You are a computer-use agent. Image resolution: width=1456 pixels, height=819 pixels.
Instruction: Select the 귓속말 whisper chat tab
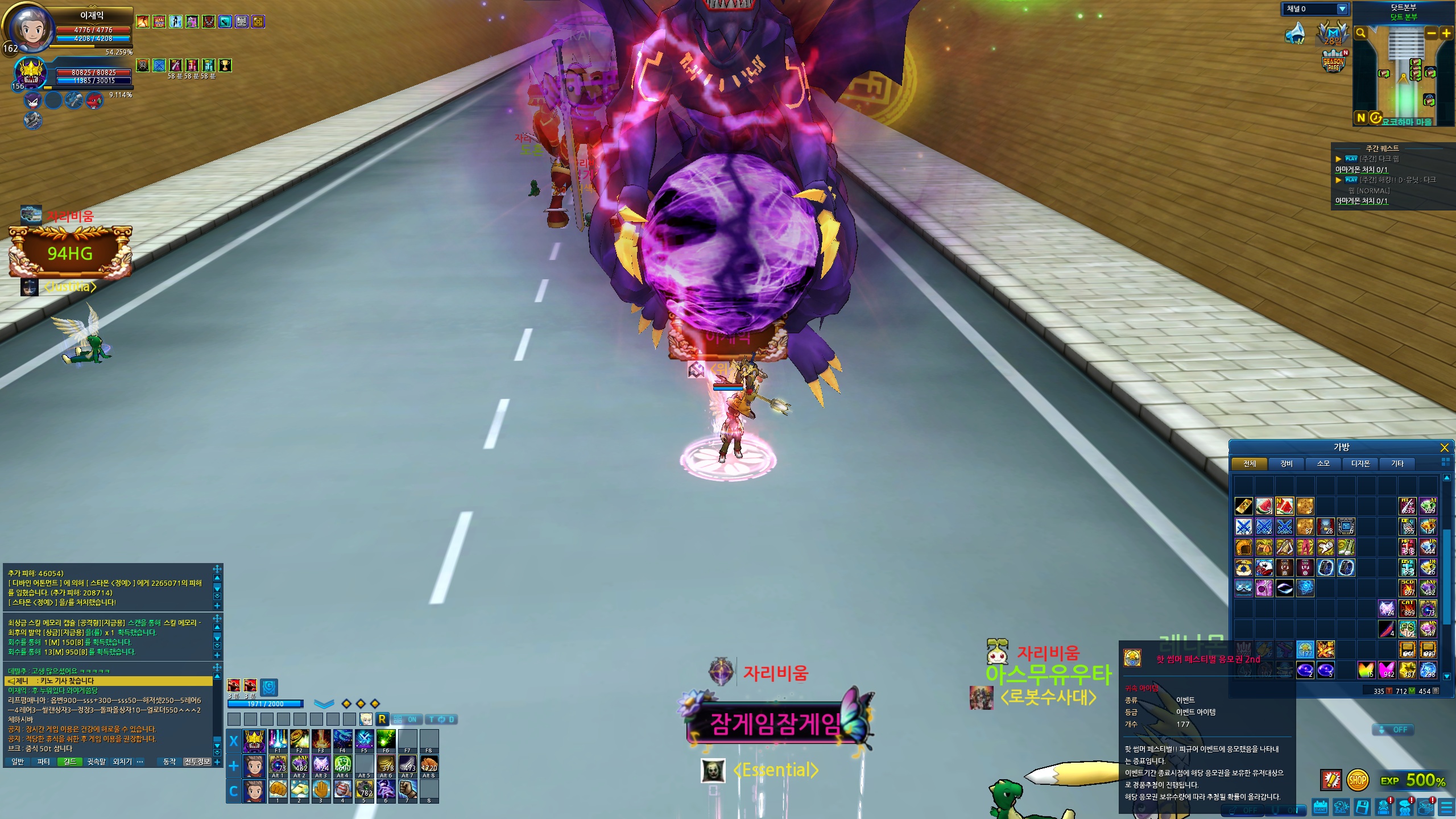point(96,762)
